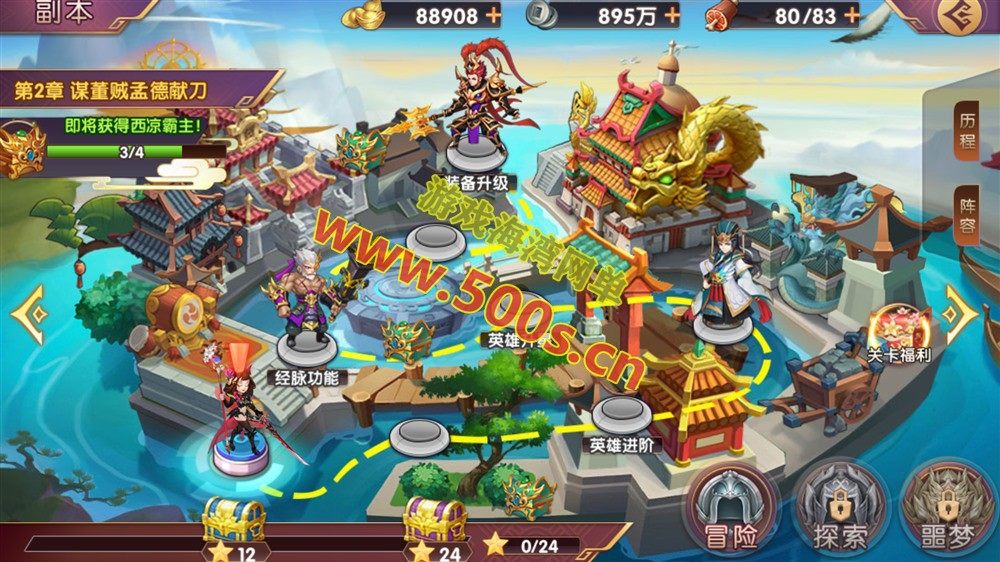This screenshot has width=1000, height=562.
Task: Open the 历程 side tab
Action: pyautogui.click(x=967, y=127)
